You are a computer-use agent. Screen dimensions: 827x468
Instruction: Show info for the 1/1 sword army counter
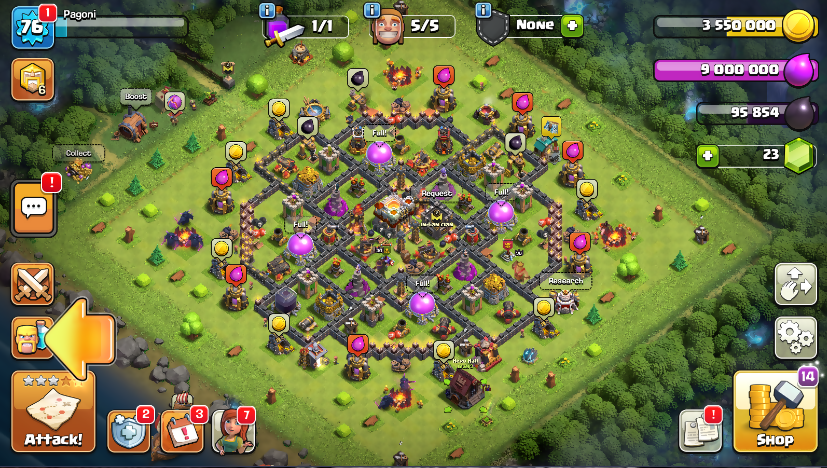(x=268, y=11)
